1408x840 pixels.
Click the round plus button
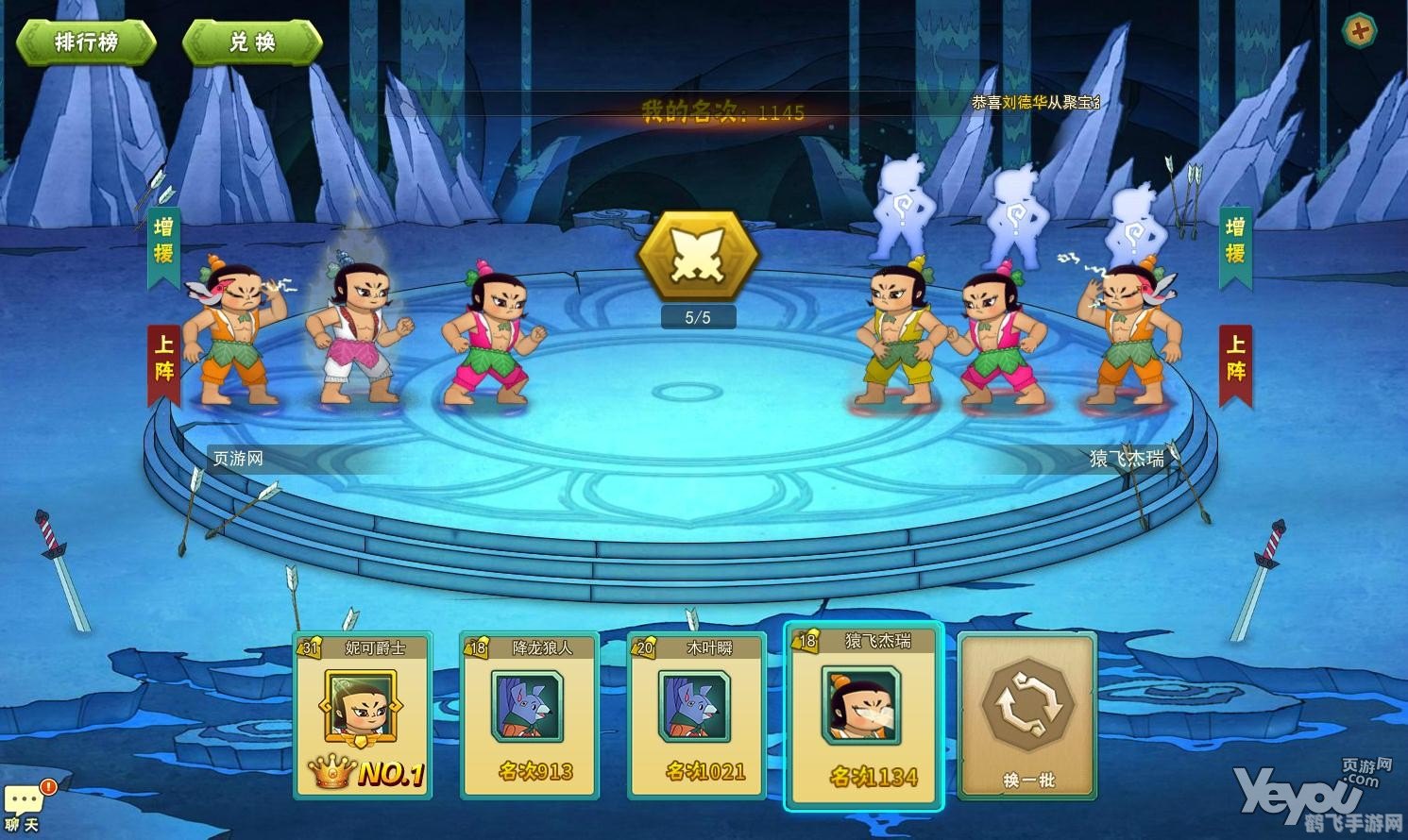[1359, 31]
